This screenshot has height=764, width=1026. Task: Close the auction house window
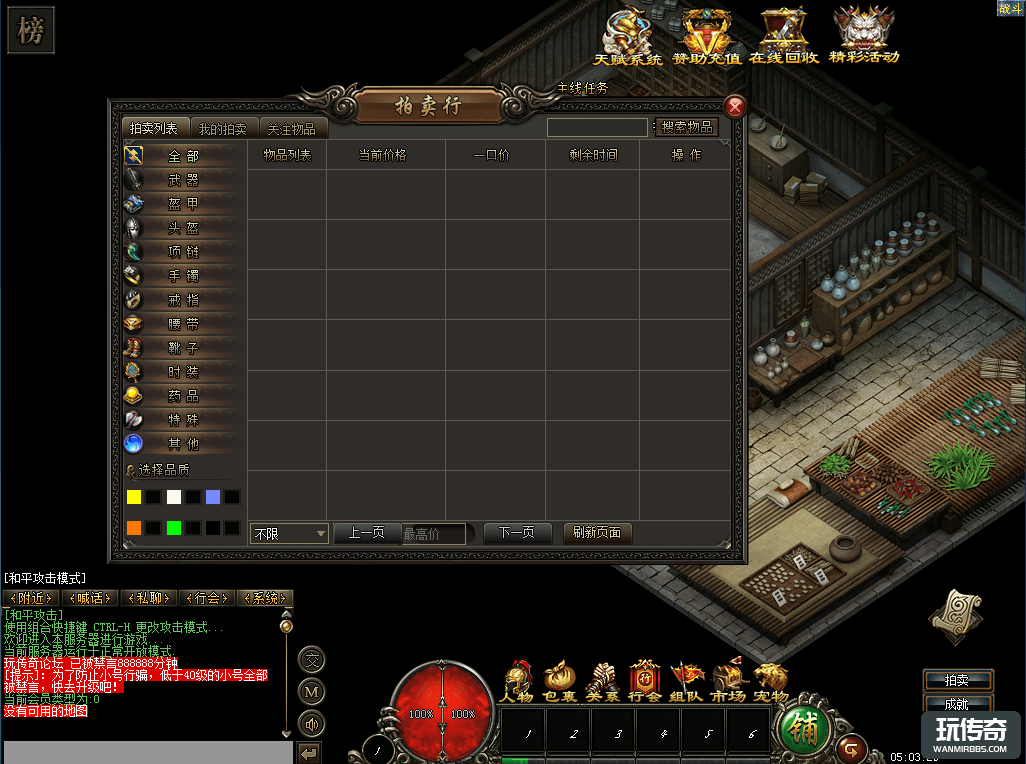tap(735, 107)
